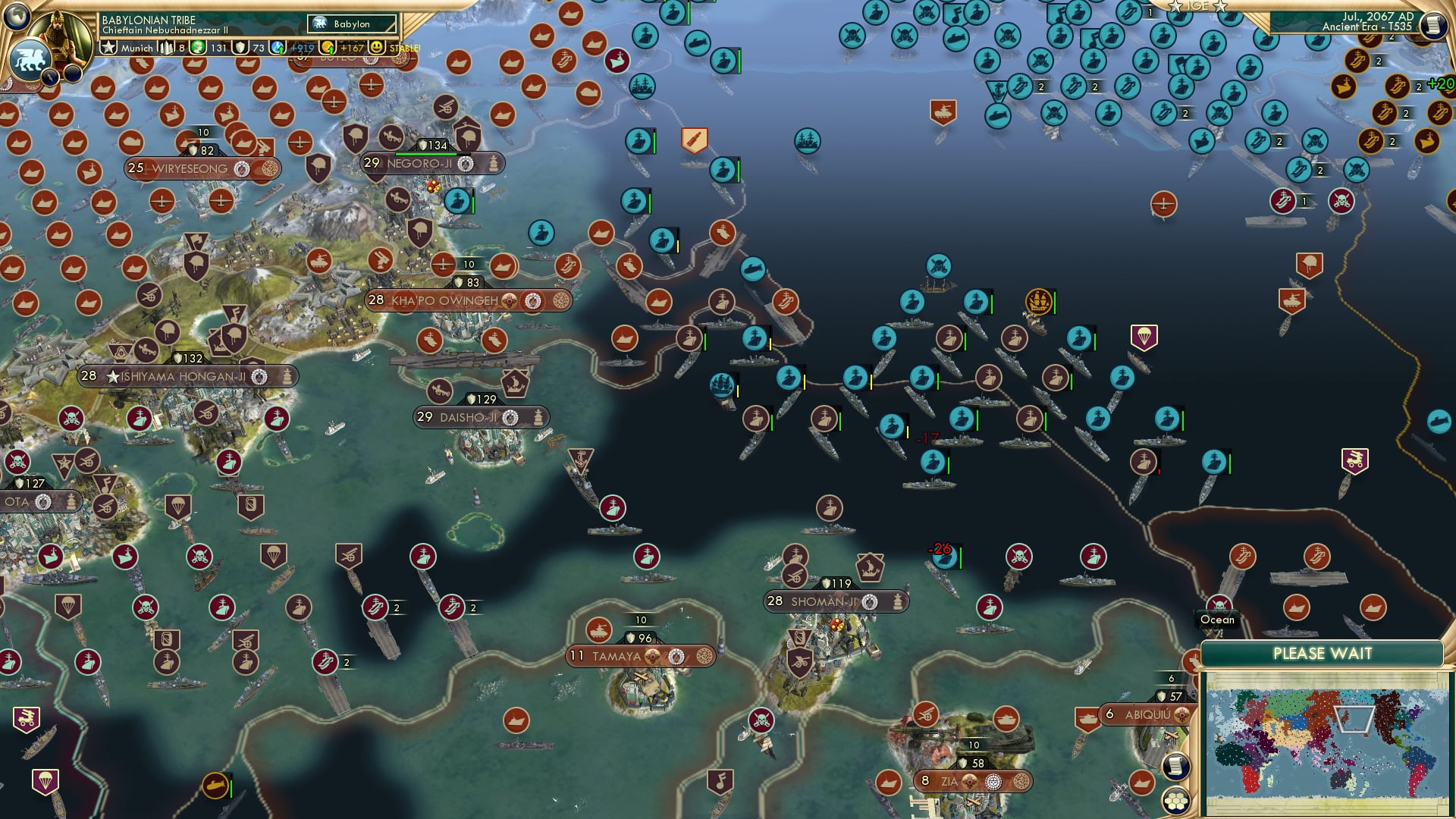
Task: Click the PLEASE WAIT banner
Action: coord(1323,651)
